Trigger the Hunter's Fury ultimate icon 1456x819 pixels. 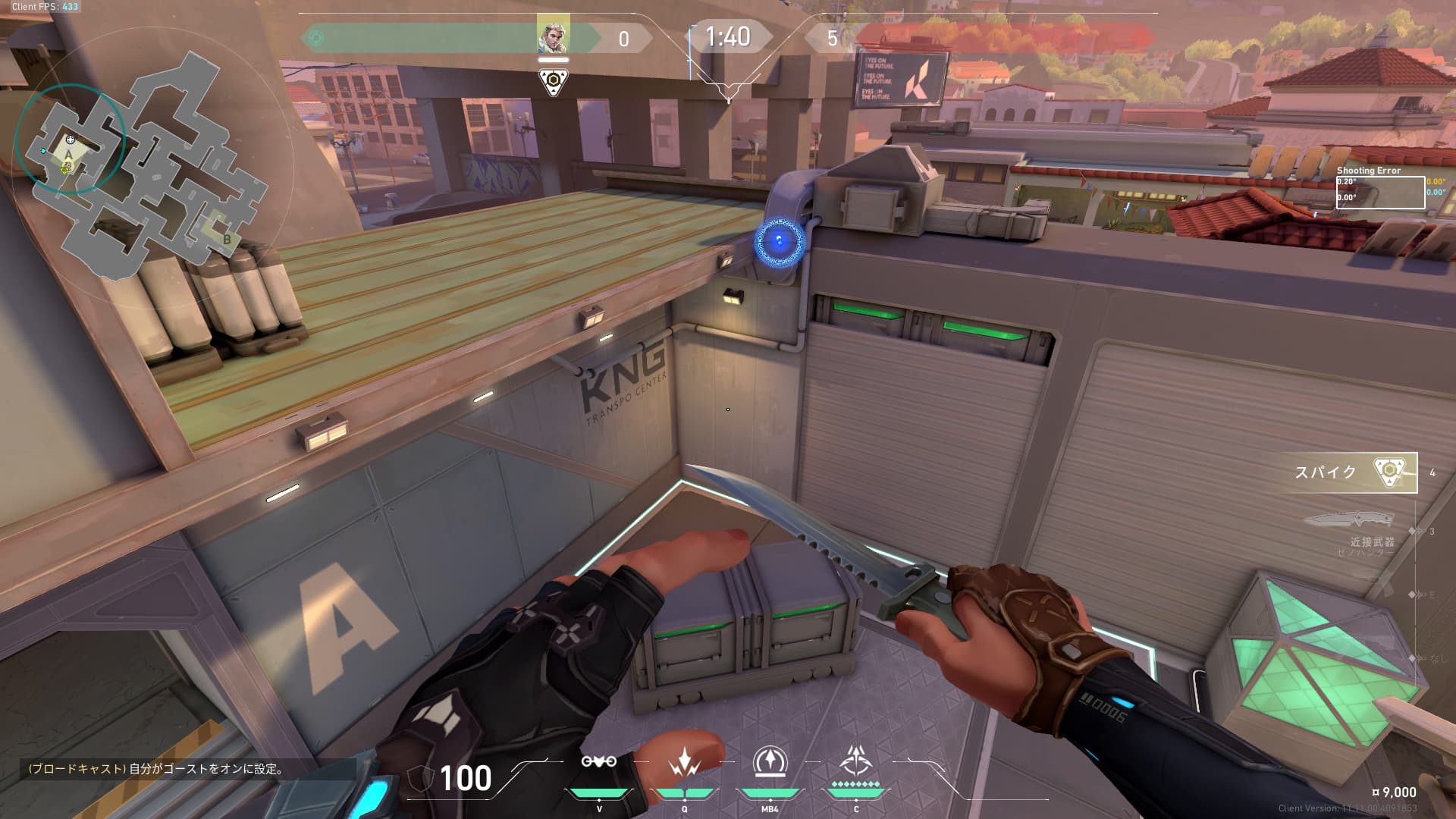click(x=856, y=761)
